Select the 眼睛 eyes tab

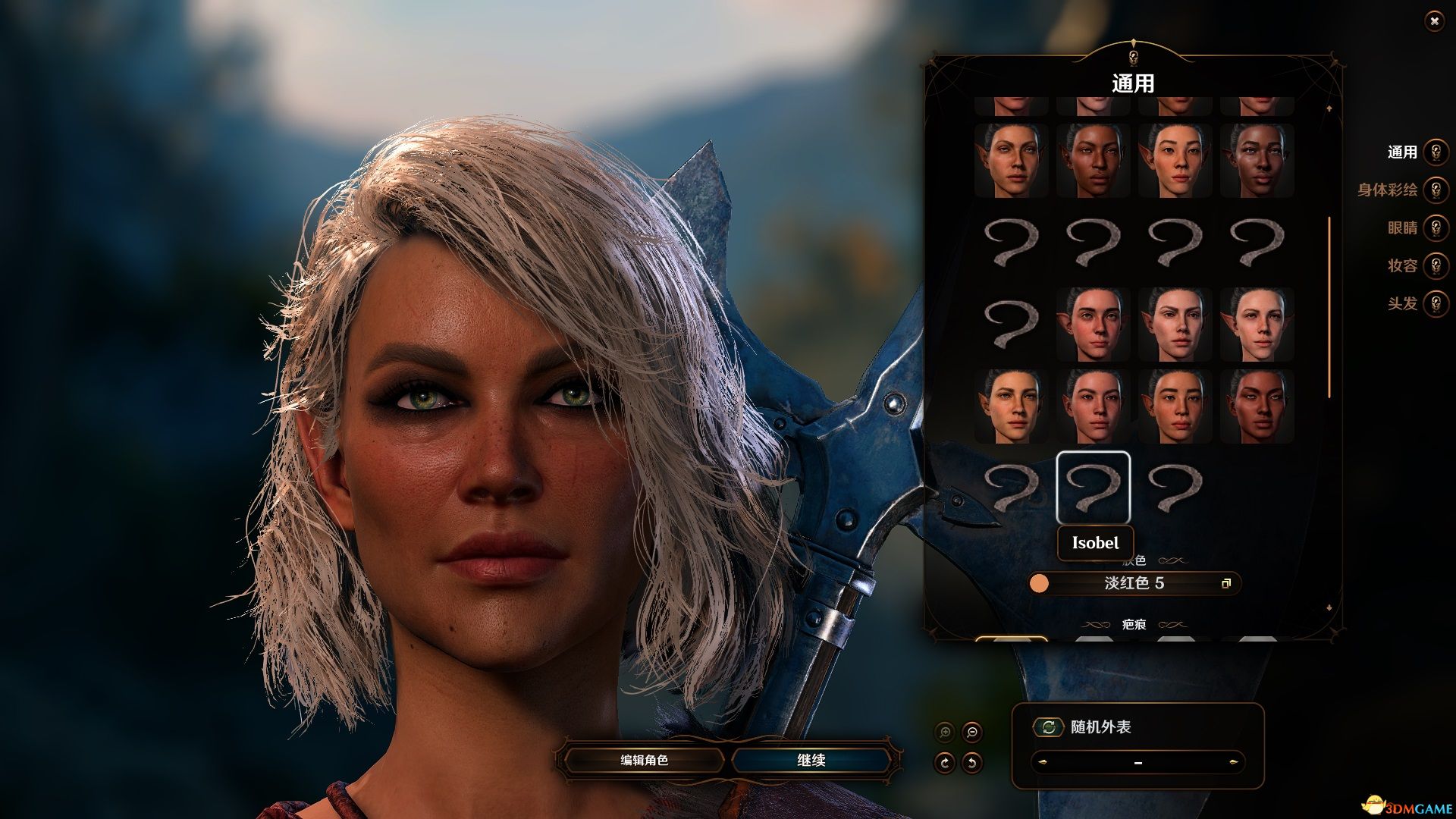1434,228
